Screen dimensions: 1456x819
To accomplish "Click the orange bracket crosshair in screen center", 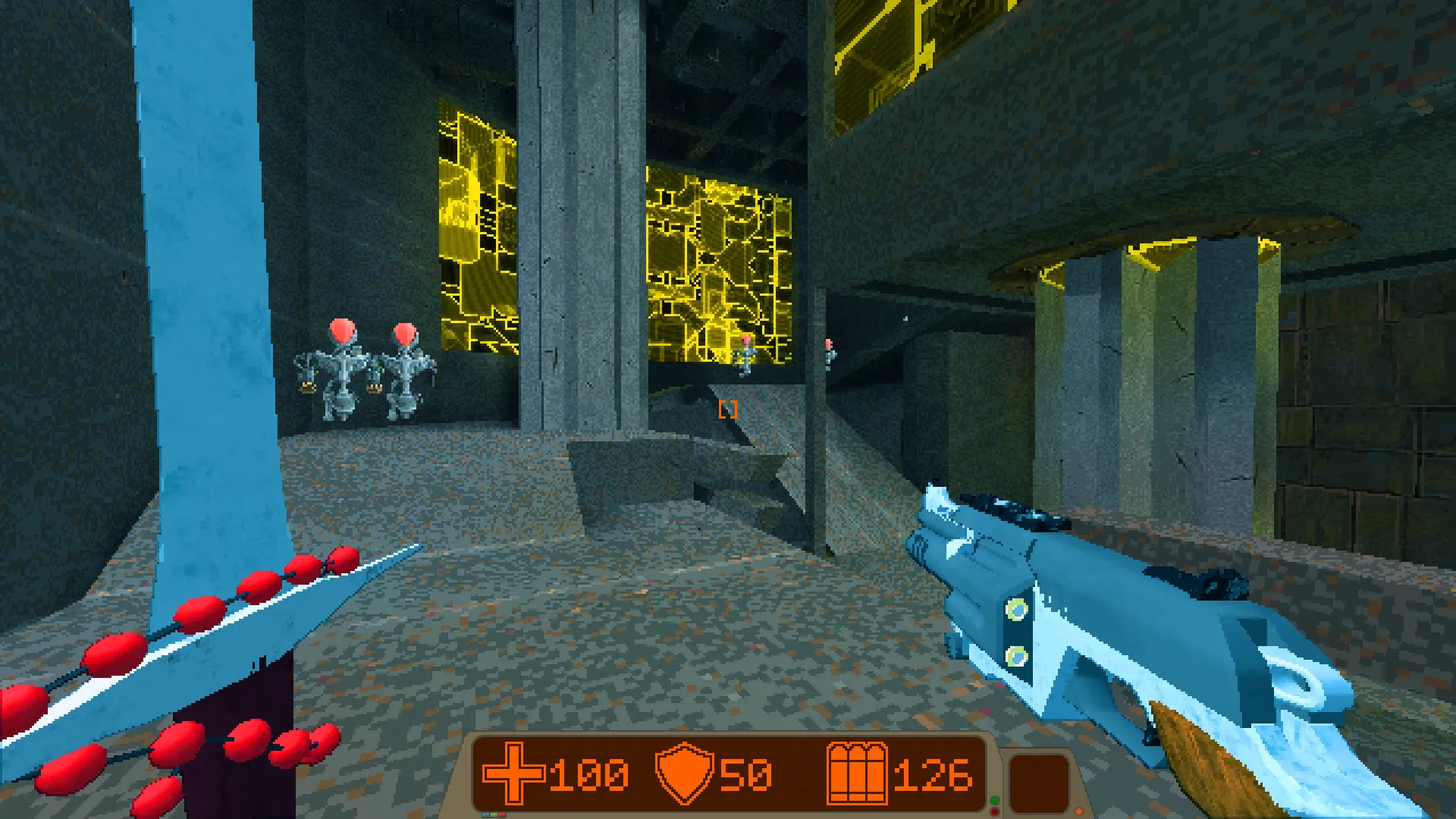I will coord(728,410).
